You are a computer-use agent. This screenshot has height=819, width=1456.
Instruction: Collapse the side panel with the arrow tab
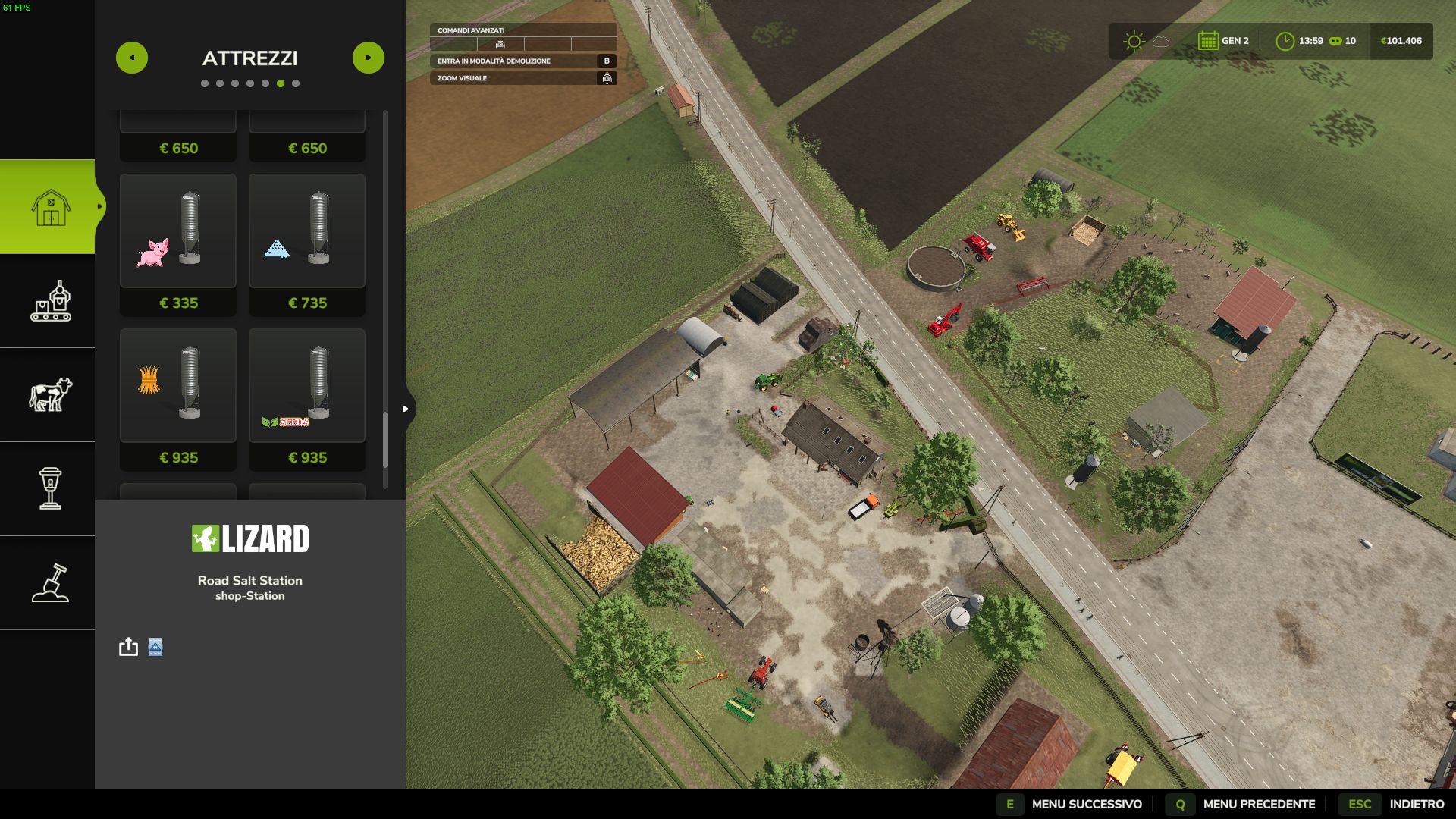pos(406,409)
